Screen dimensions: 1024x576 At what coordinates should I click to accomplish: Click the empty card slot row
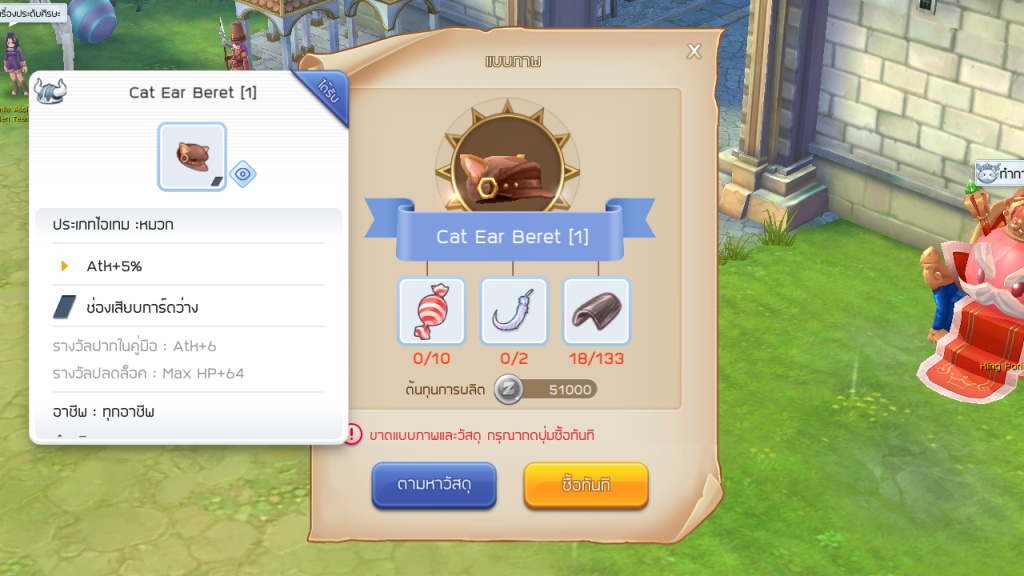point(189,307)
